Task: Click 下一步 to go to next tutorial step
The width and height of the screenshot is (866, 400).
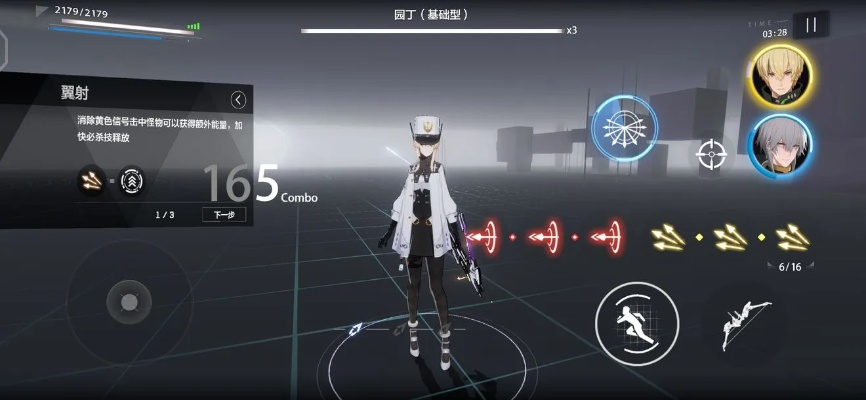Action: click(224, 215)
